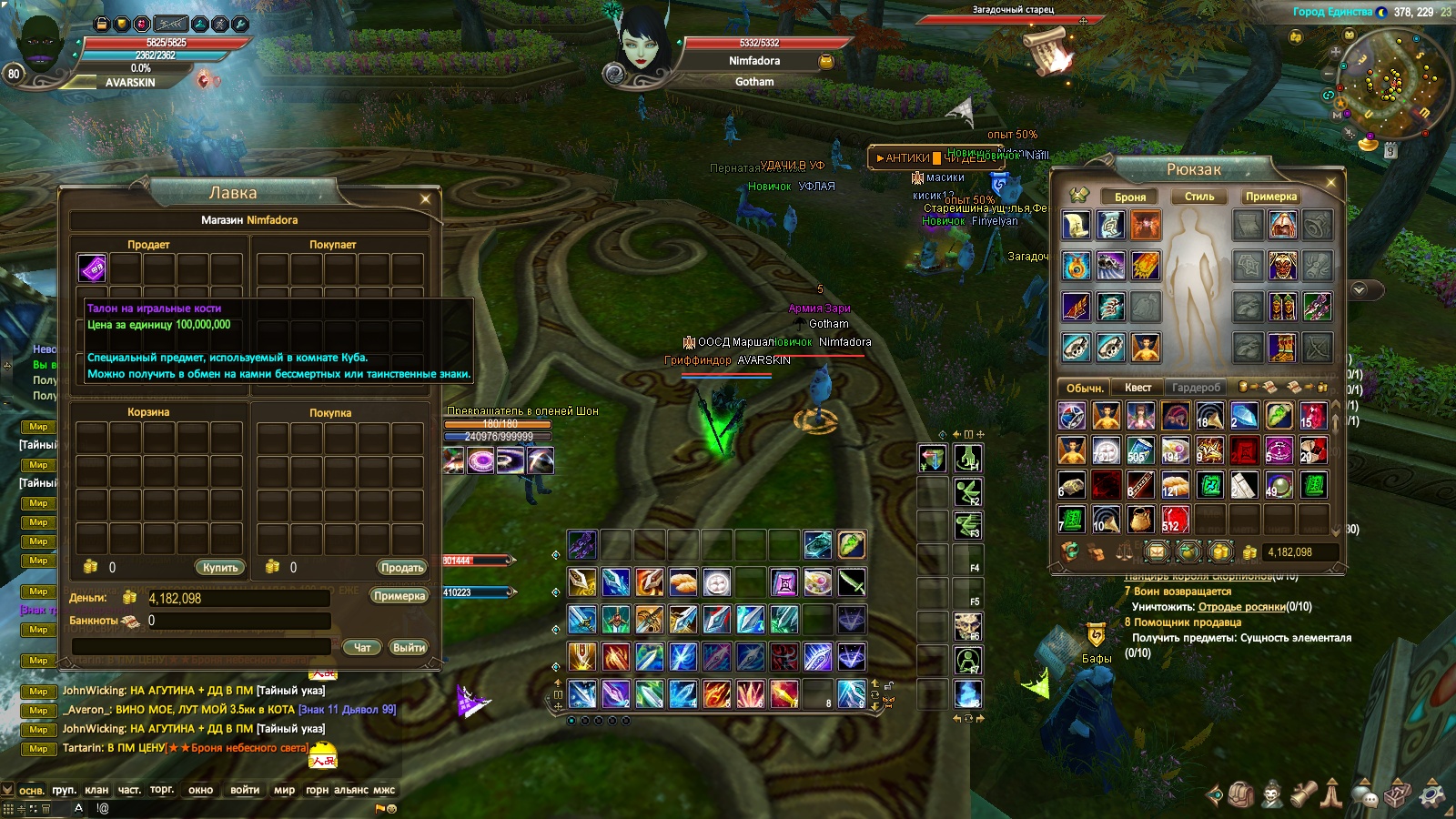Close the Рюкзак backpack window
Viewport: 1456px width, 819px height.
click(x=1330, y=182)
